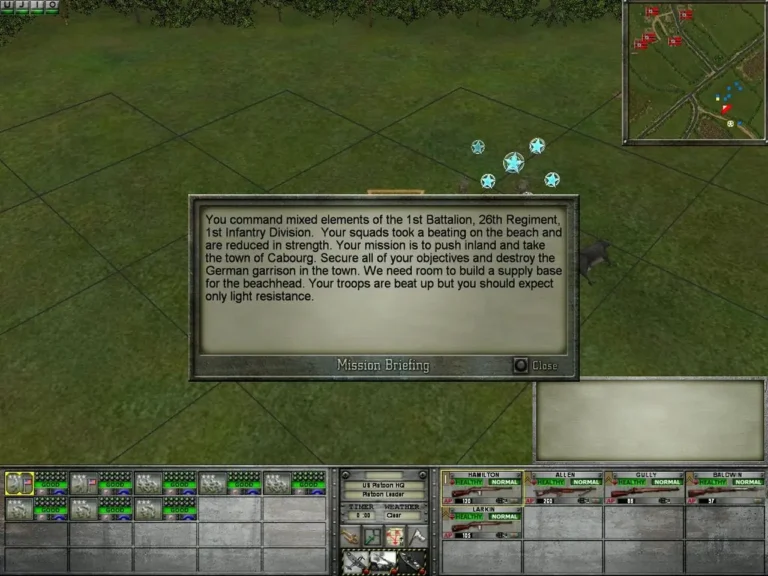Call in the naval ship bombardment
The height and width of the screenshot is (576, 768).
coord(412,562)
